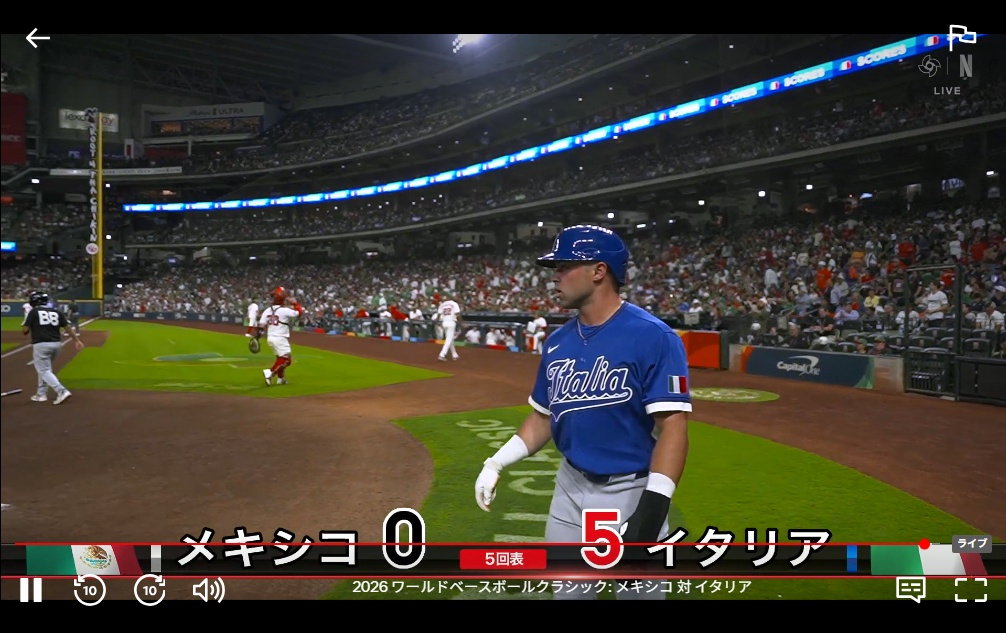Mute the volume speaker icon

click(208, 590)
